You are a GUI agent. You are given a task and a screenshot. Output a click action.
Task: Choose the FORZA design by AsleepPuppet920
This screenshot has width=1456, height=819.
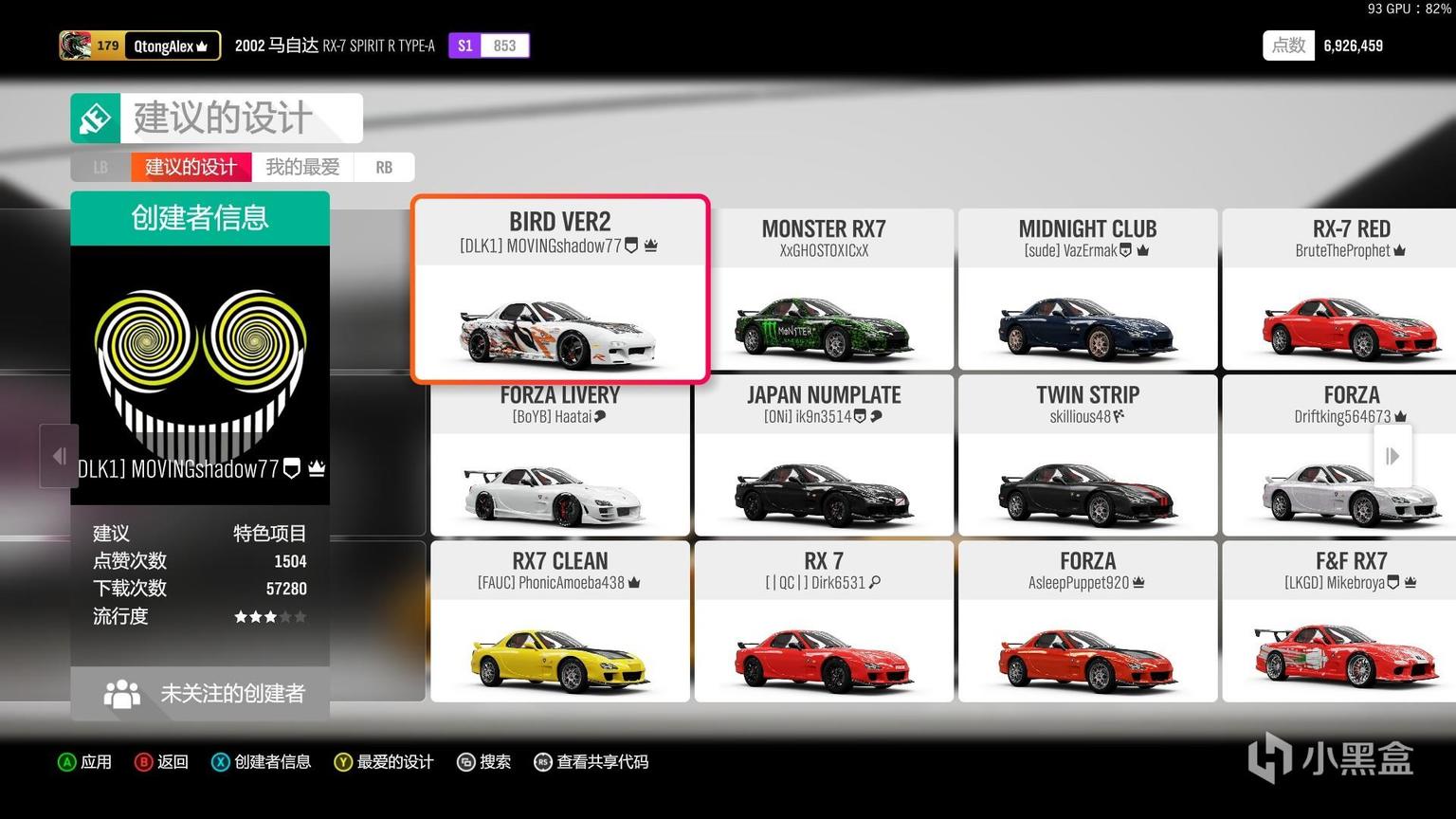coord(1087,622)
